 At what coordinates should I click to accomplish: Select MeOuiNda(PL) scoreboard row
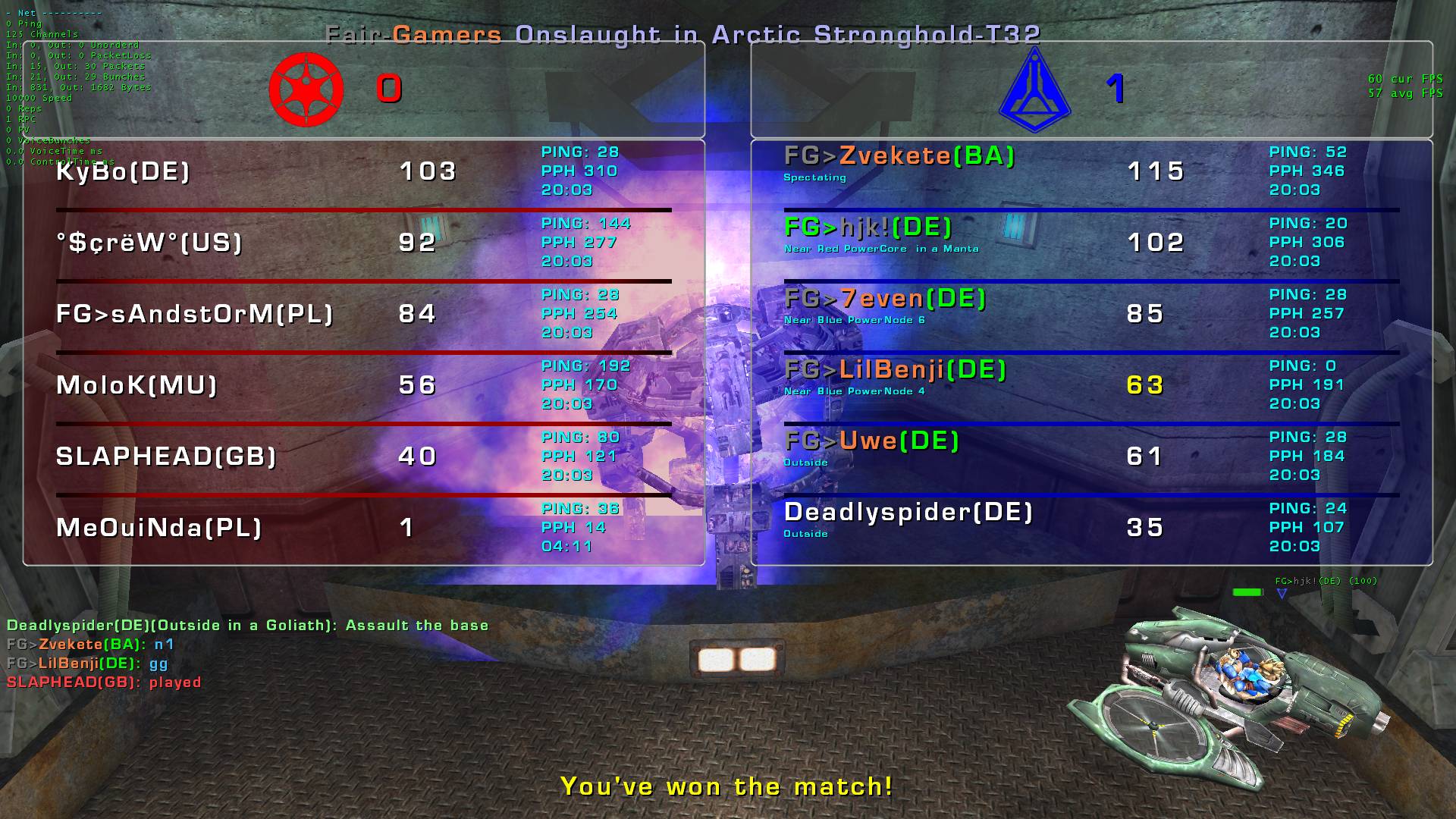point(158,528)
